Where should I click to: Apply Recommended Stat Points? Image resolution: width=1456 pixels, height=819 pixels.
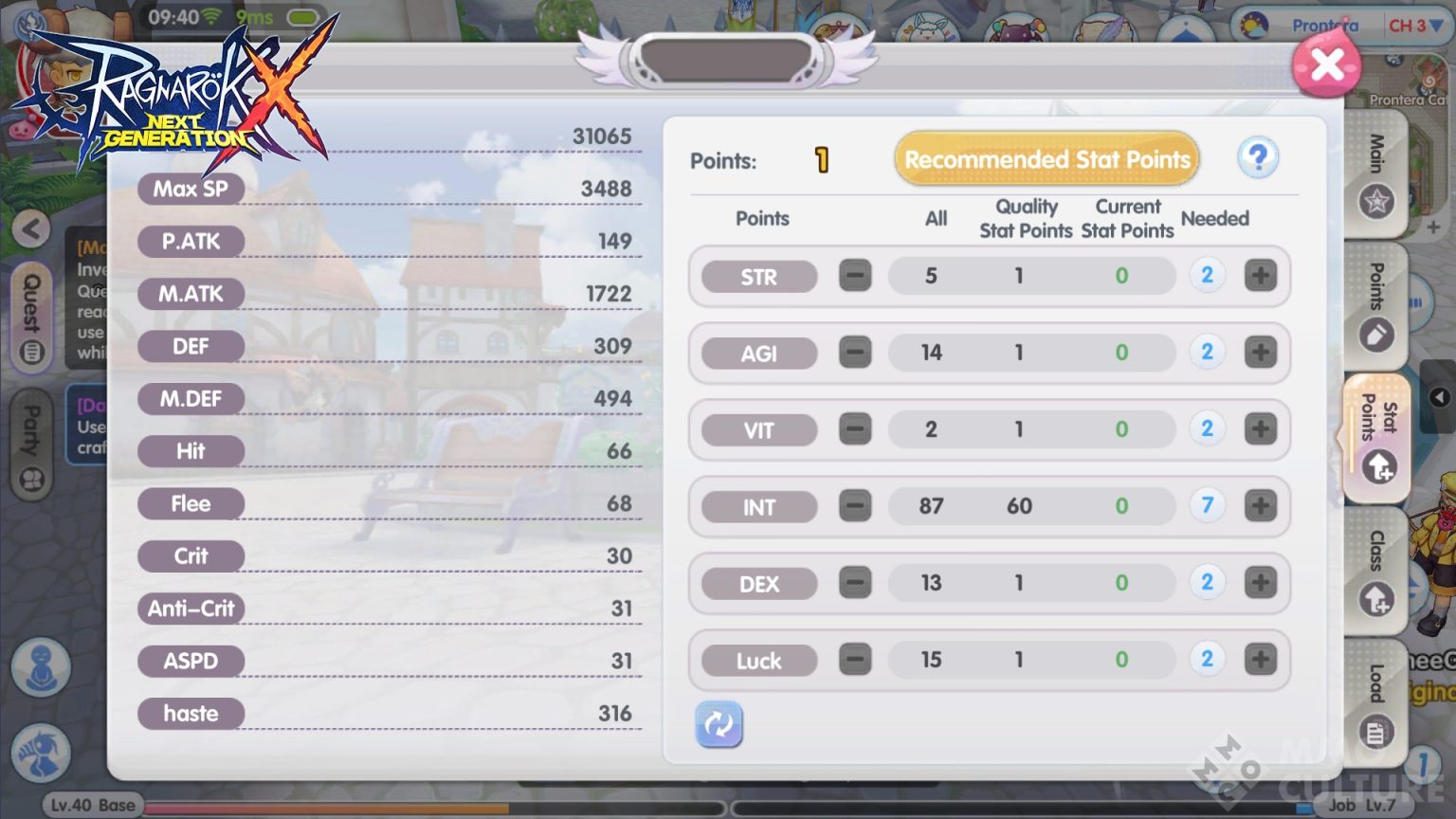(x=1046, y=158)
